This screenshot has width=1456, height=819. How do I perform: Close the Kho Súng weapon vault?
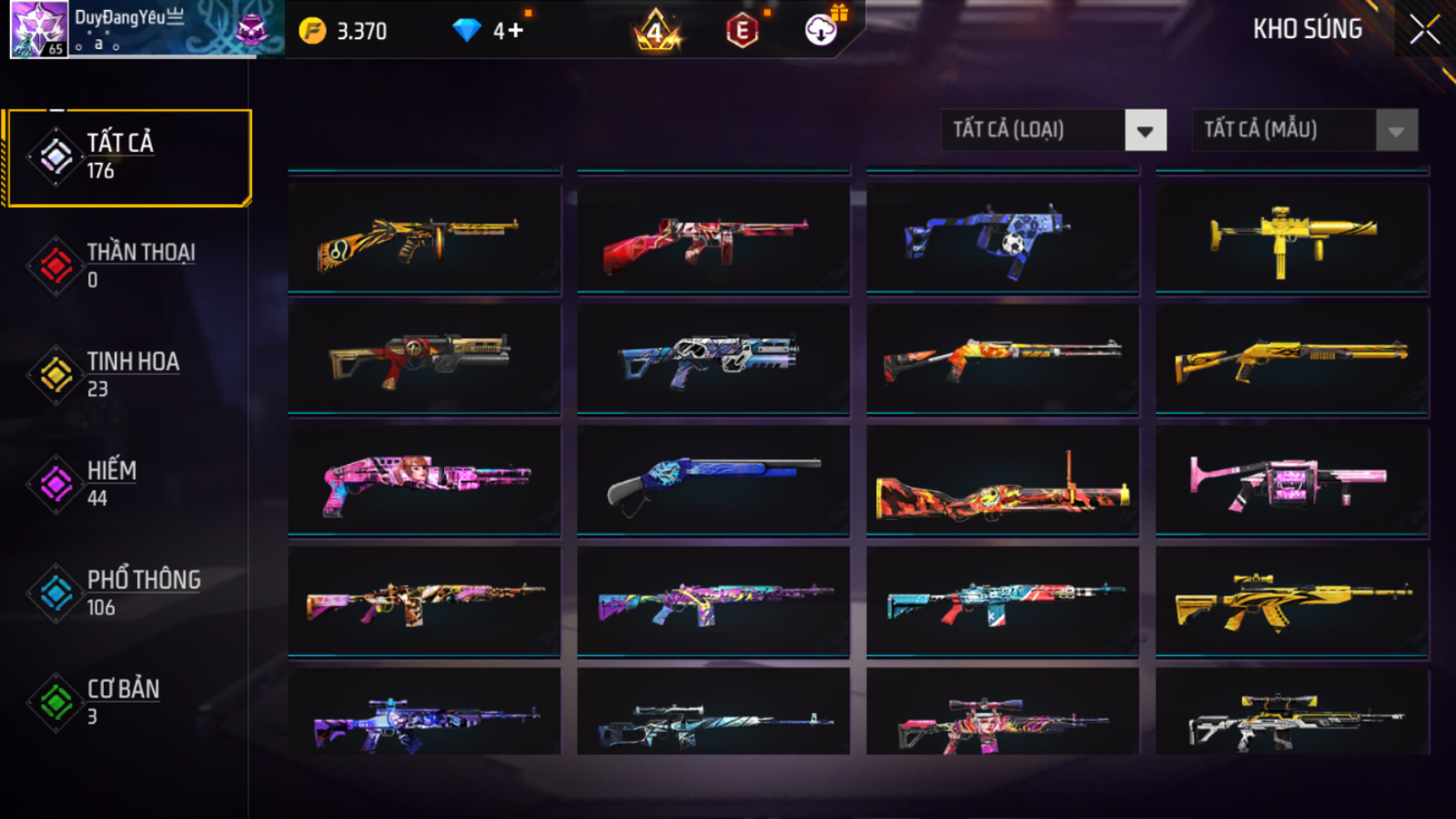(1424, 30)
